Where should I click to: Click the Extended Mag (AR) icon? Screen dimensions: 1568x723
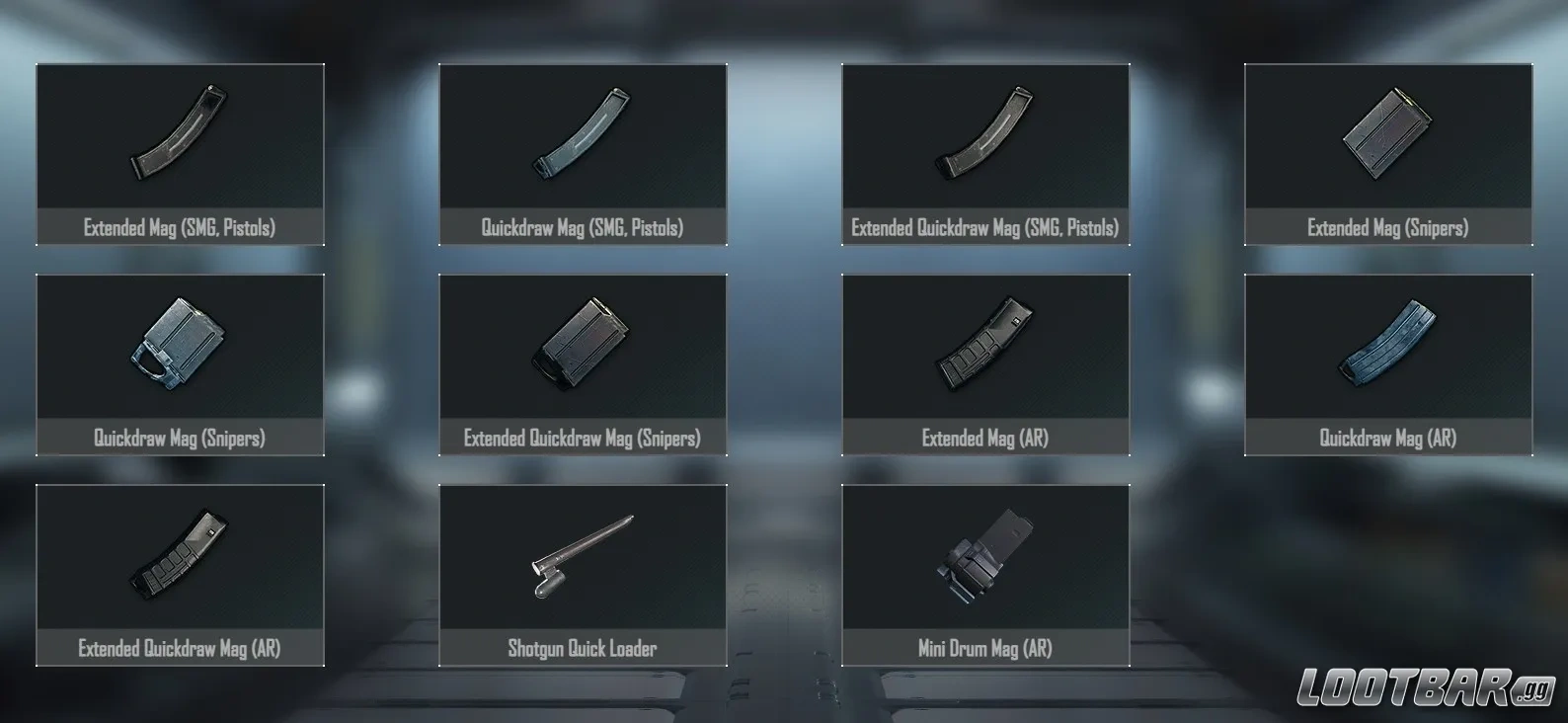[x=983, y=348]
